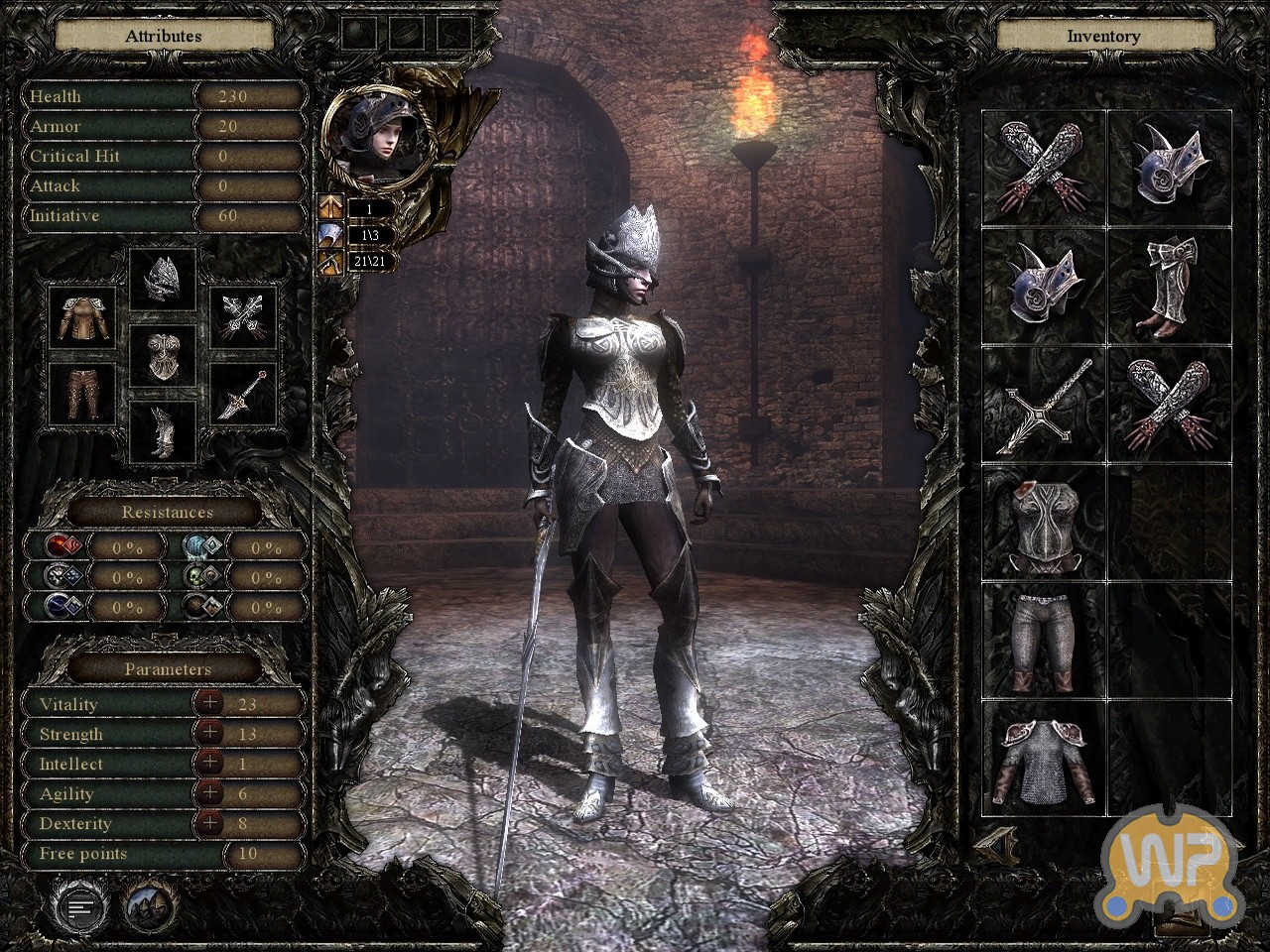Increase the Vitality parameter
This screenshot has width=1270, height=952.
pyautogui.click(x=209, y=703)
